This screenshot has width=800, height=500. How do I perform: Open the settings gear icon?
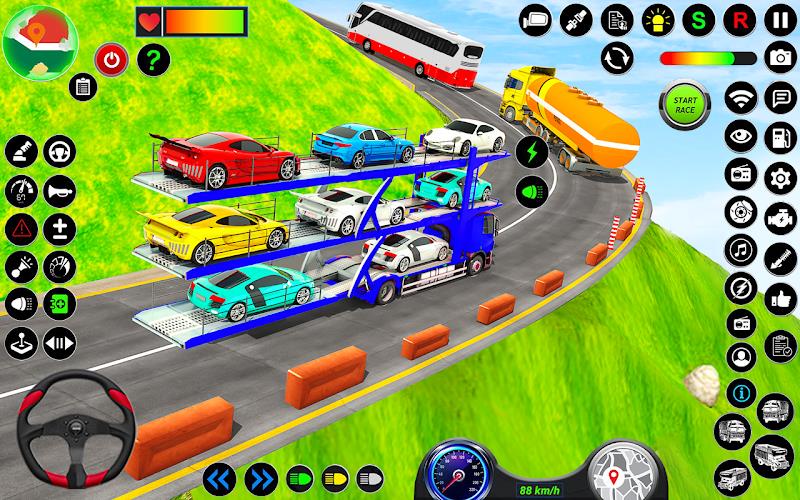[x=779, y=178]
